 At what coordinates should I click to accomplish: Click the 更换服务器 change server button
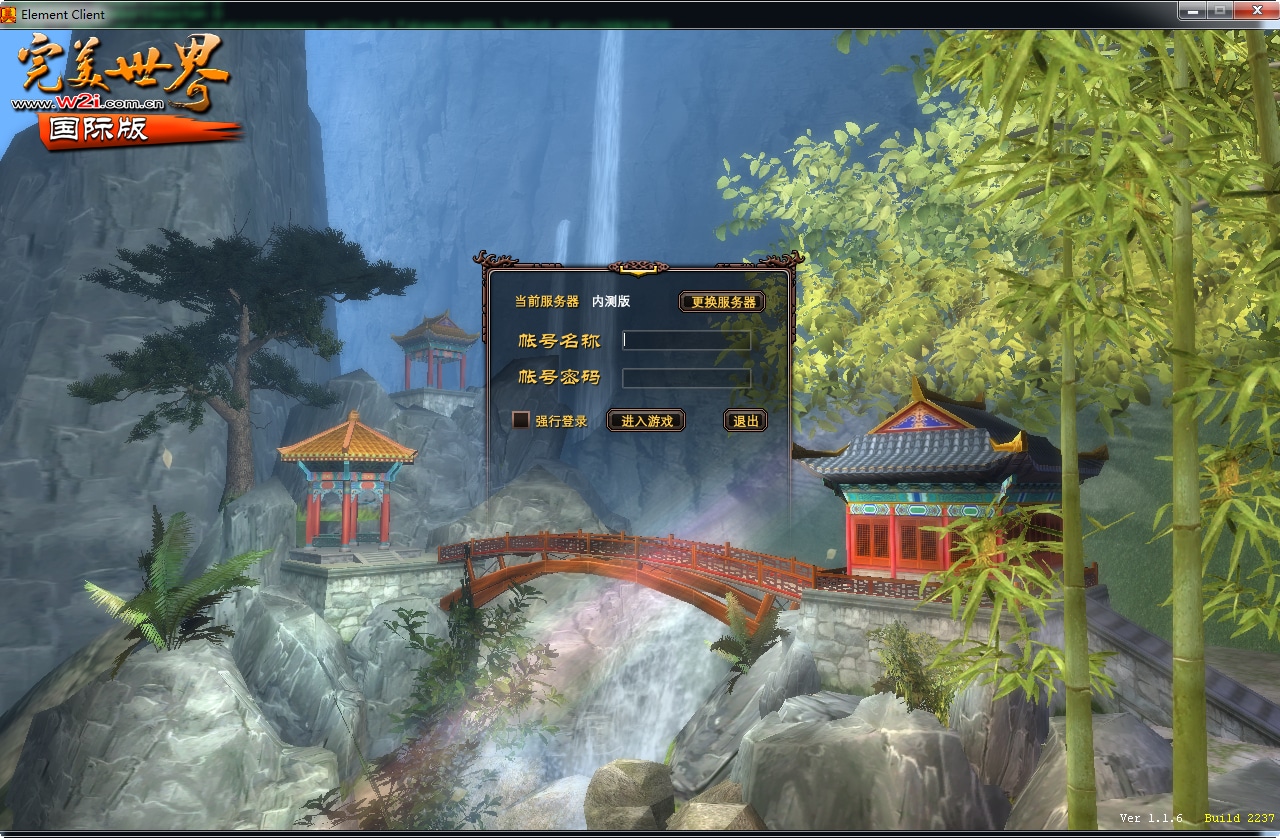[x=722, y=302]
